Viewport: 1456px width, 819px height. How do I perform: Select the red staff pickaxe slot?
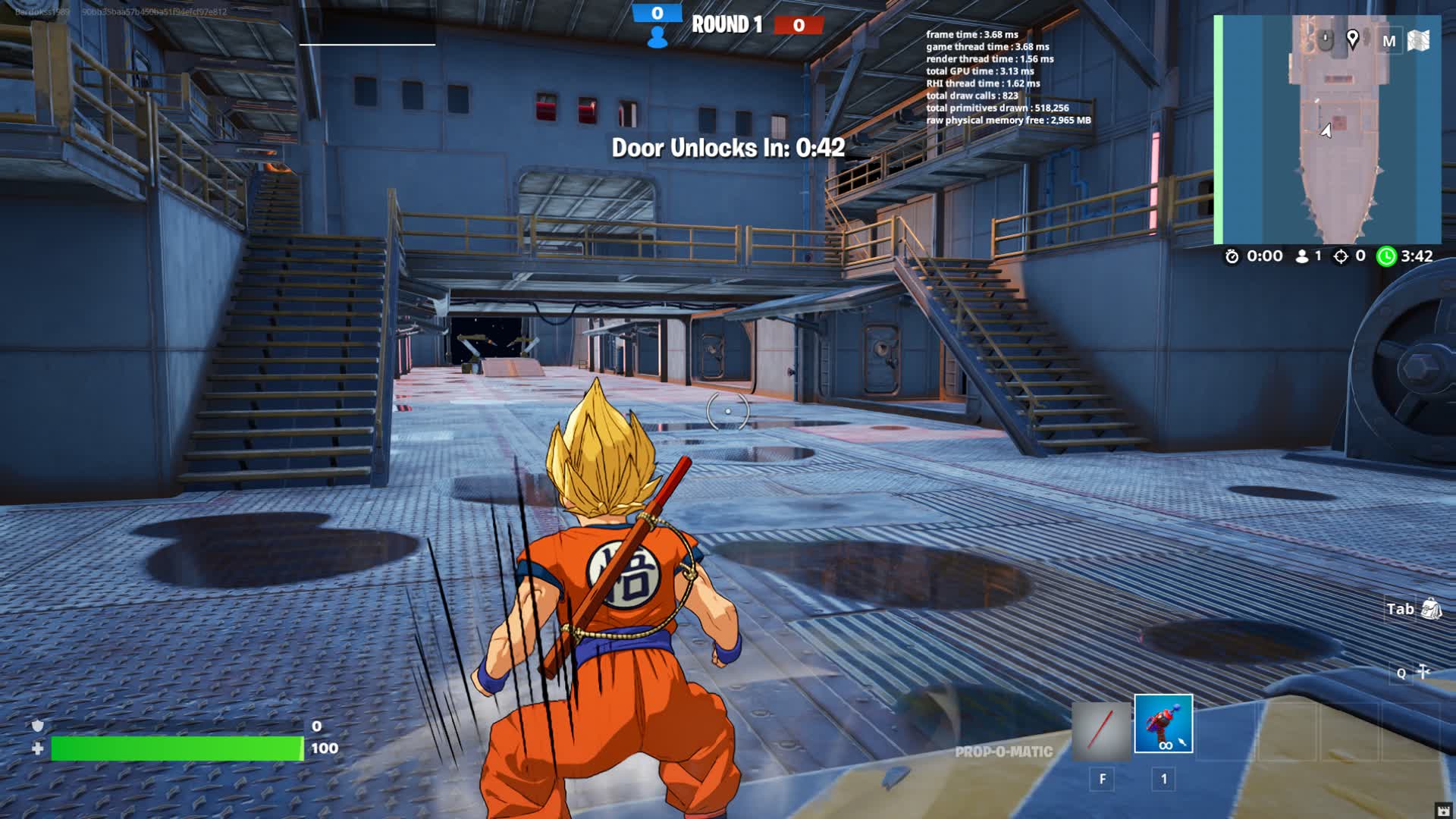pos(1101,731)
